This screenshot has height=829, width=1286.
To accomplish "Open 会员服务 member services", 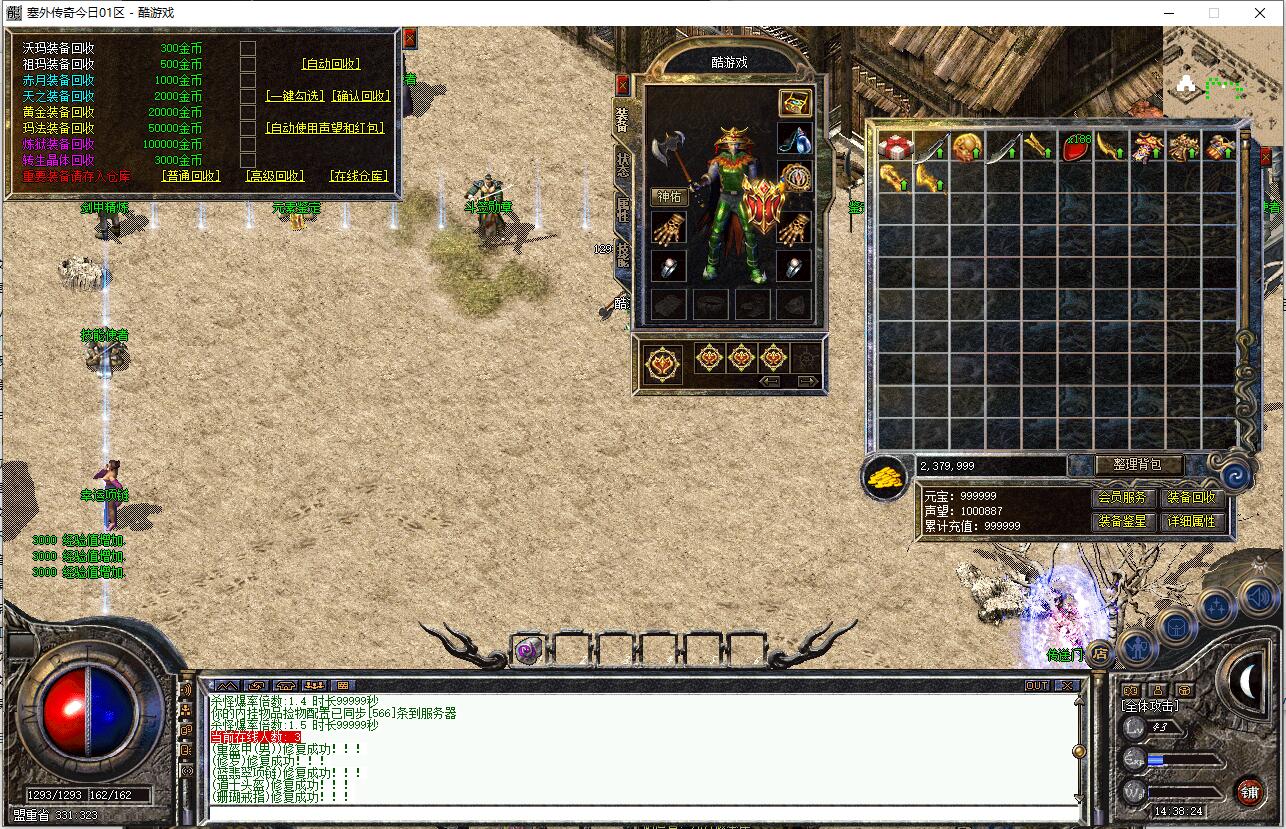I will (x=1122, y=497).
